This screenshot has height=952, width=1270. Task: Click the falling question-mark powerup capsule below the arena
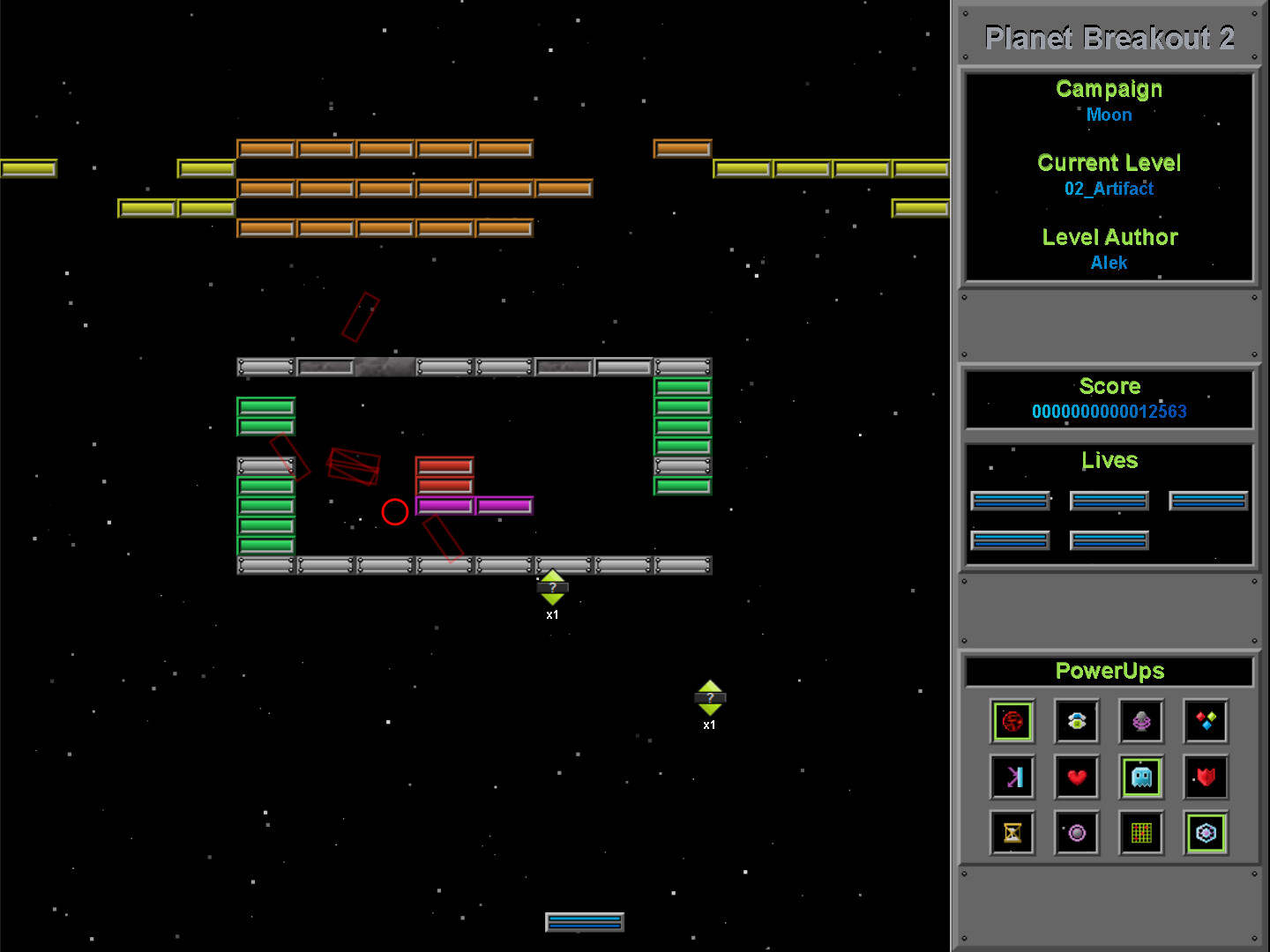(553, 589)
